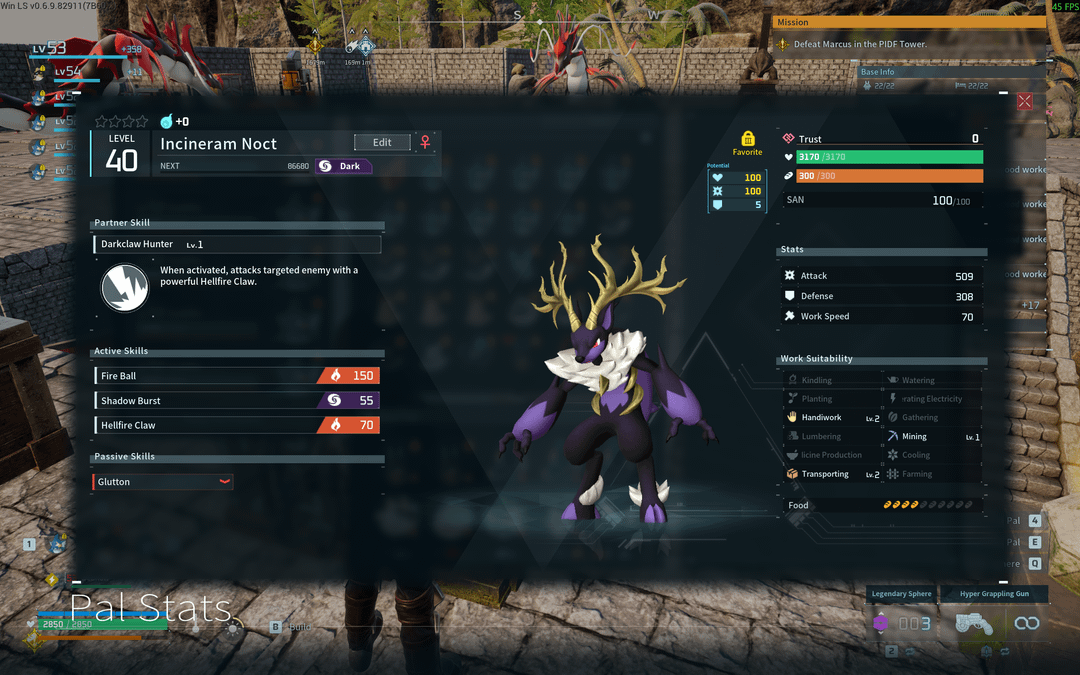This screenshot has height=675, width=1080.
Task: Toggle the Favorite lock icon
Action: coord(747,140)
